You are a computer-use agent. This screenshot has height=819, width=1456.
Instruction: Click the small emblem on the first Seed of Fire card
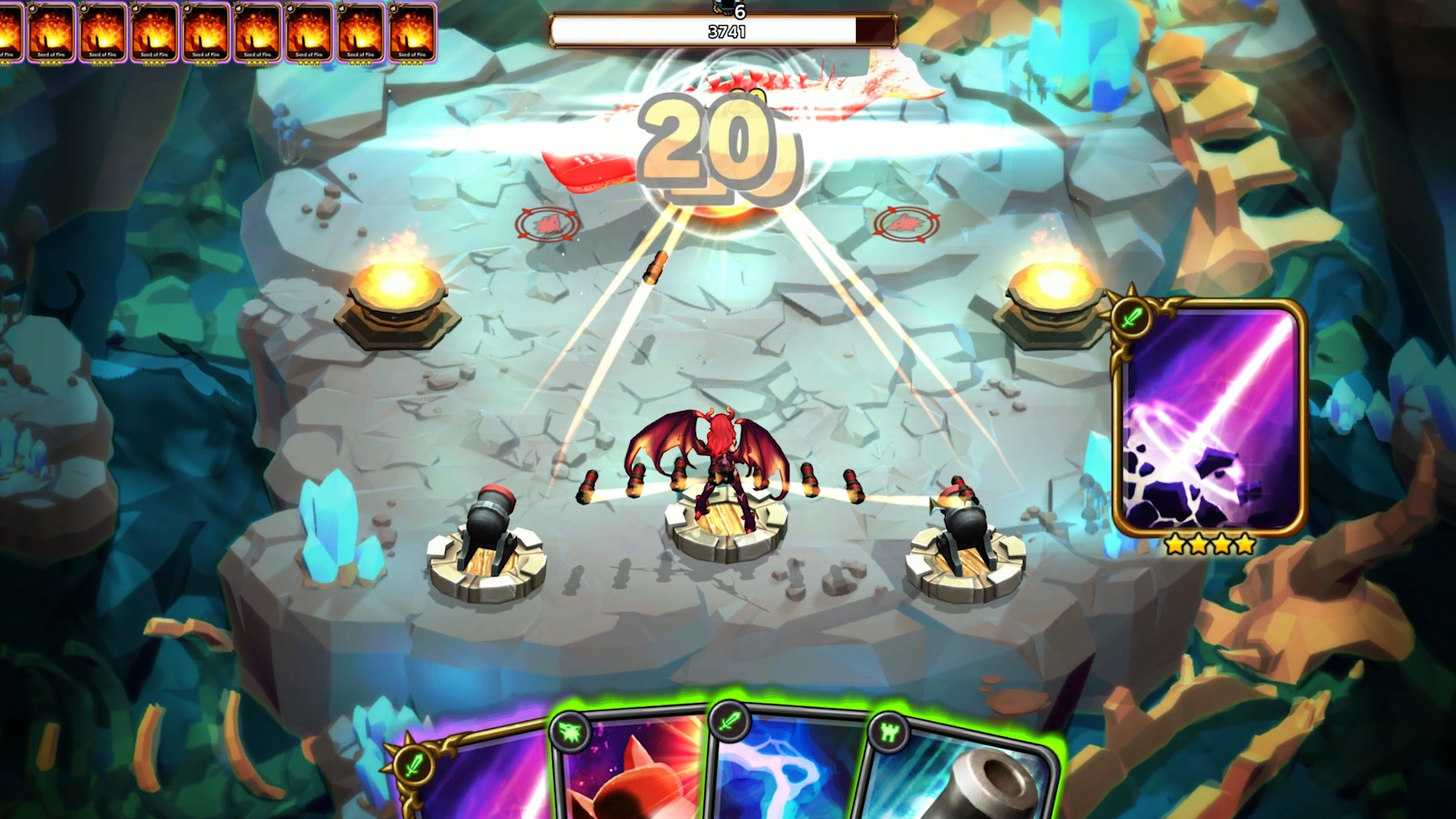click(x=32, y=8)
